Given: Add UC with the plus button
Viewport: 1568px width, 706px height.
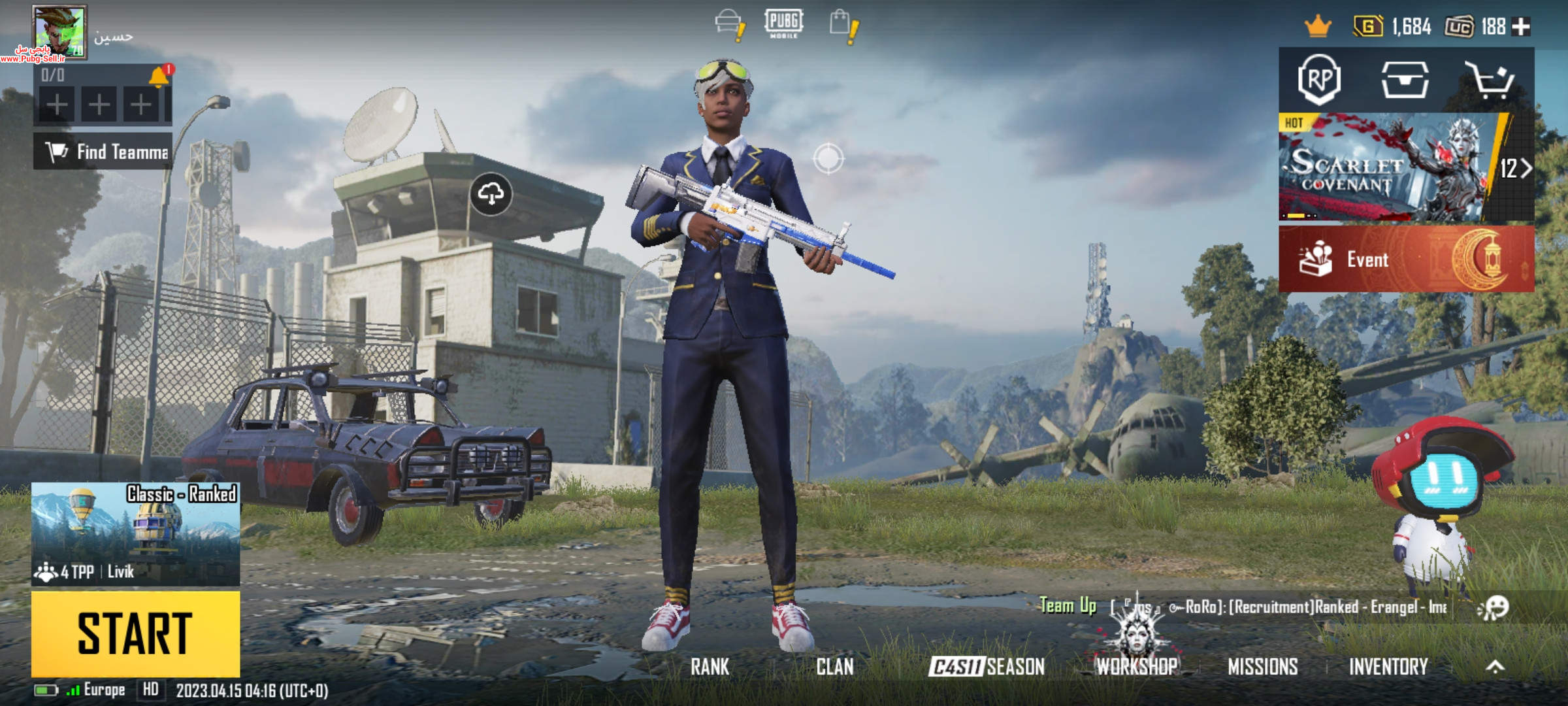Looking at the screenshot, I should [1522, 27].
